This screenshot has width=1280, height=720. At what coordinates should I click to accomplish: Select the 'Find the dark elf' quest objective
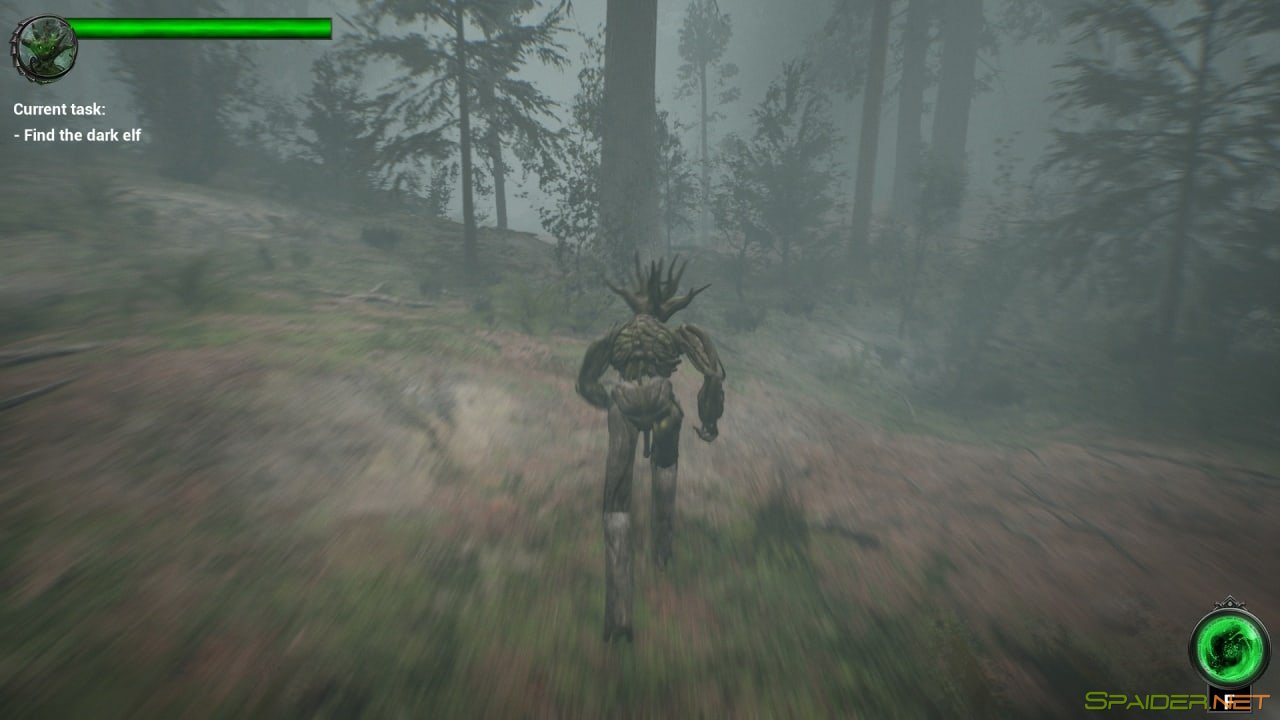click(x=76, y=134)
